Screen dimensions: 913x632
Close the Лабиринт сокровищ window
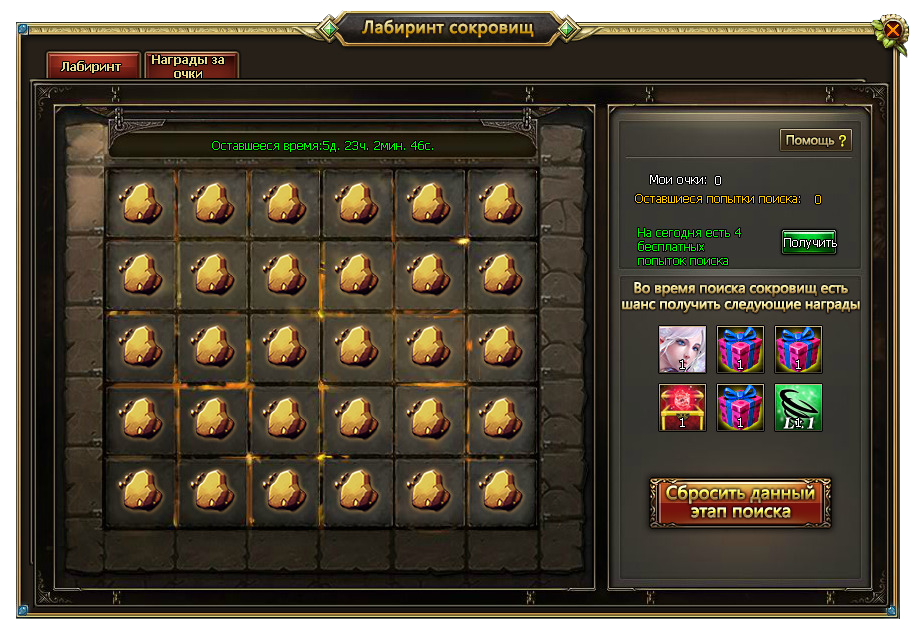[x=891, y=31]
